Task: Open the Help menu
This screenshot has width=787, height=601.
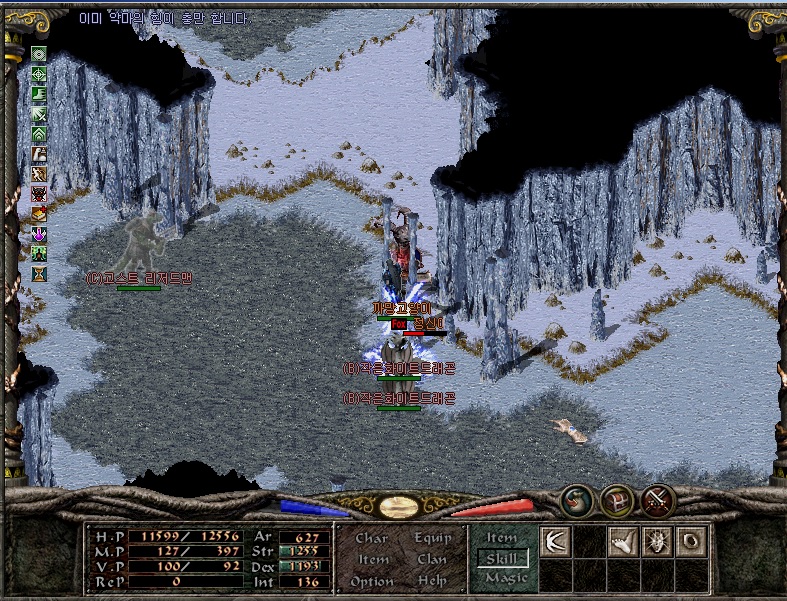Action: 433,581
